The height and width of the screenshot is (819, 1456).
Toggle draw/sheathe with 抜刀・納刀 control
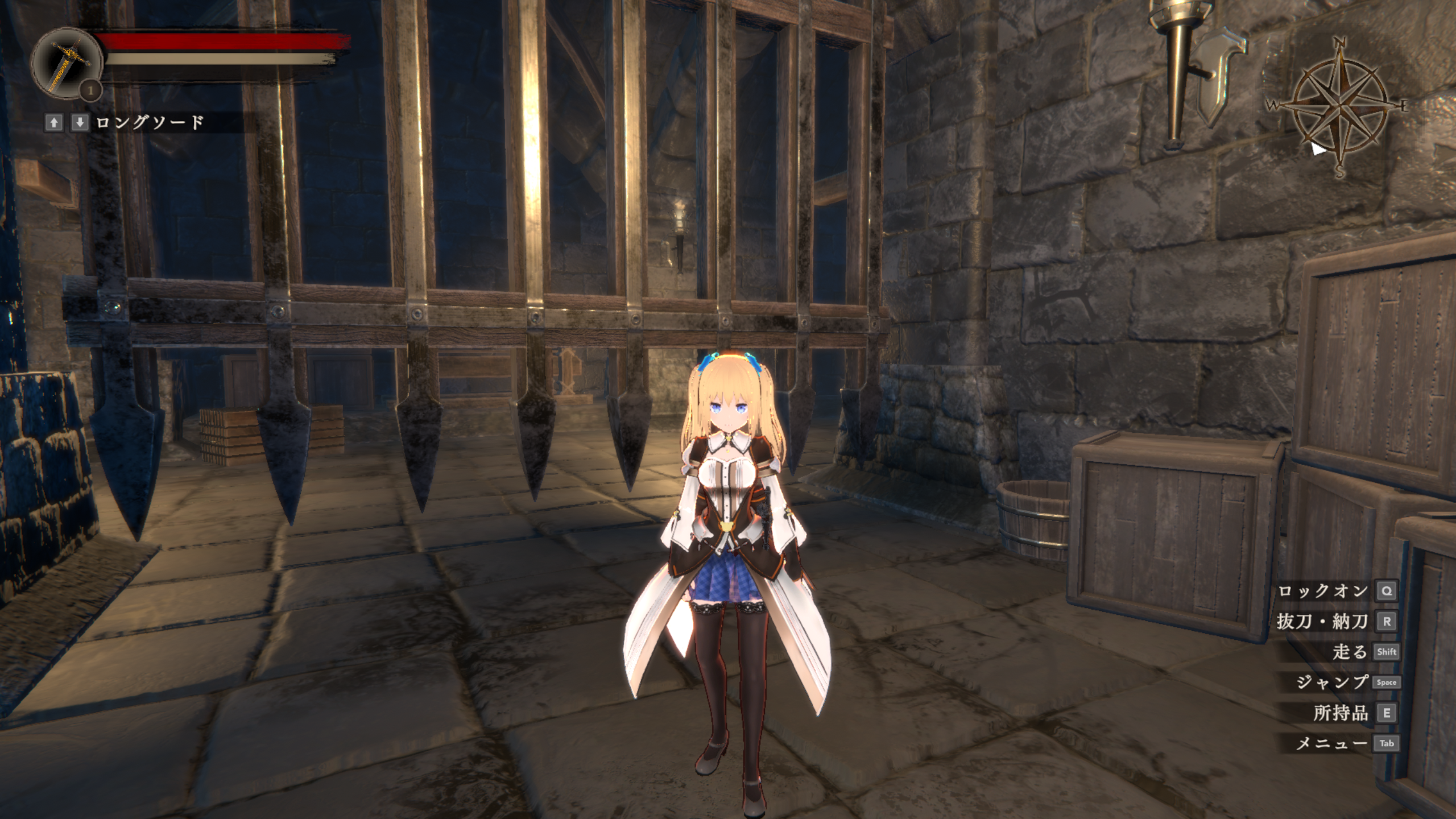point(1322,621)
